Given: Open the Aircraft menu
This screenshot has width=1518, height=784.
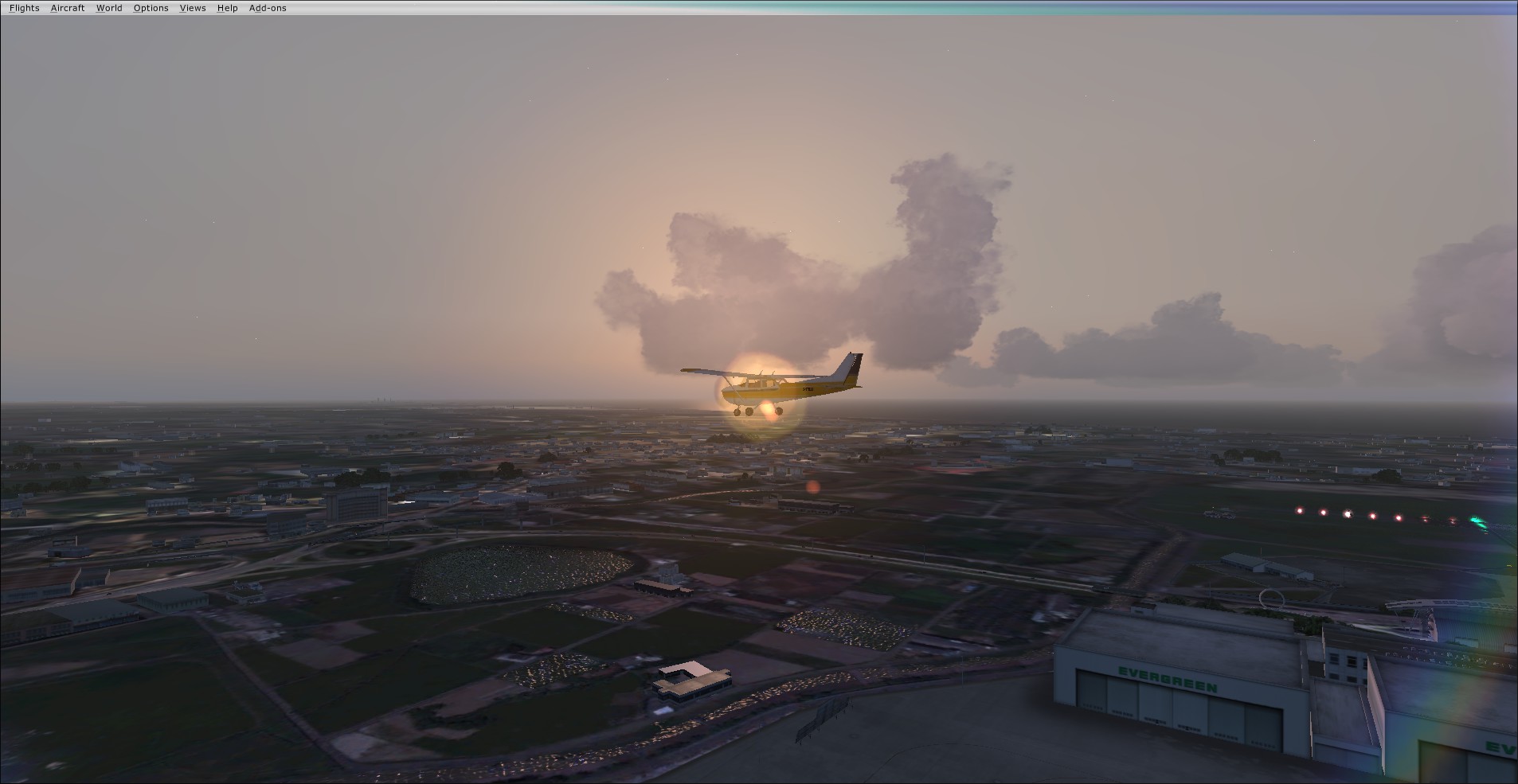Looking at the screenshot, I should point(68,8).
